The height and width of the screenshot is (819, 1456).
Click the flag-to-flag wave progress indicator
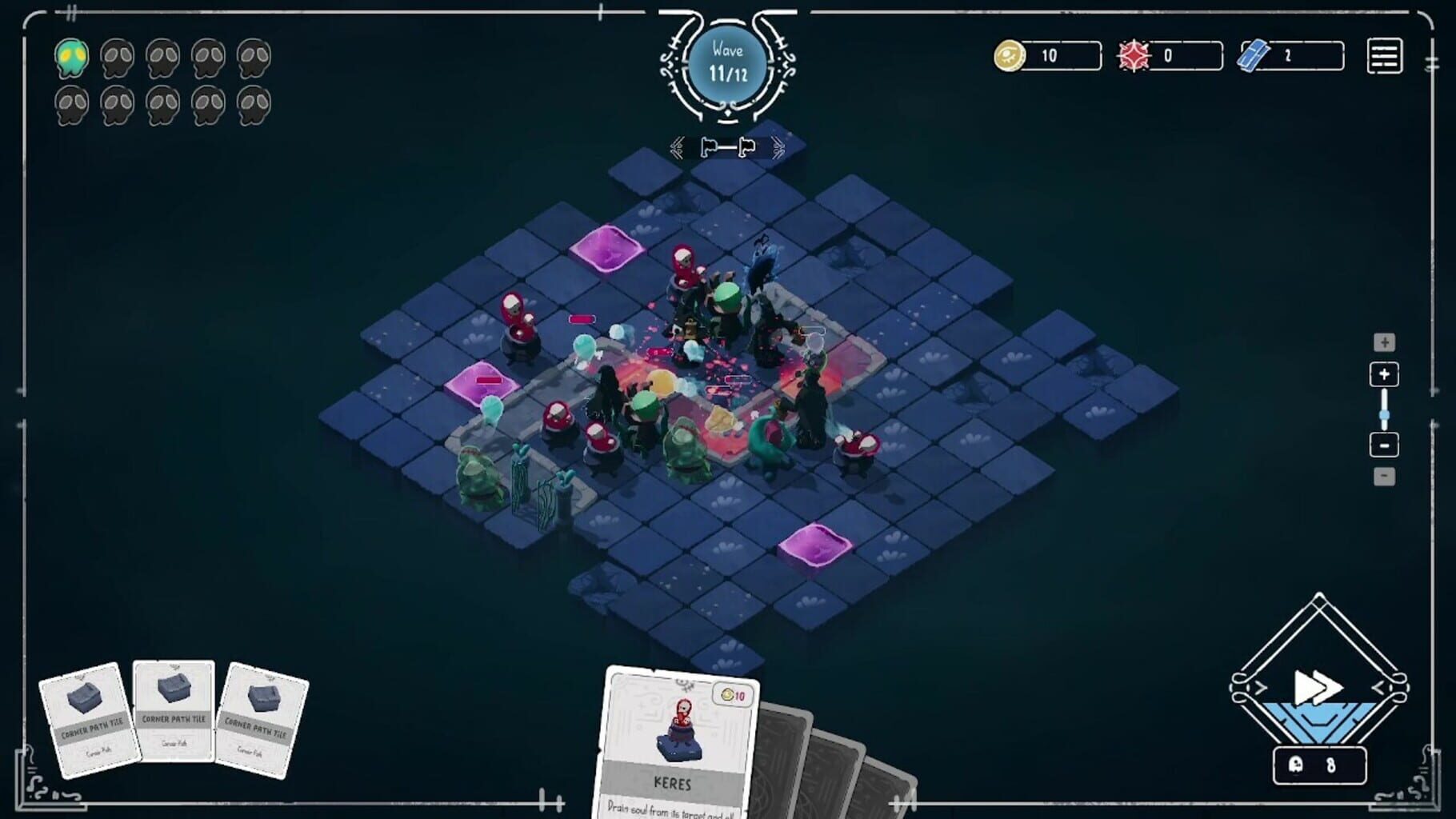pyautogui.click(x=726, y=146)
